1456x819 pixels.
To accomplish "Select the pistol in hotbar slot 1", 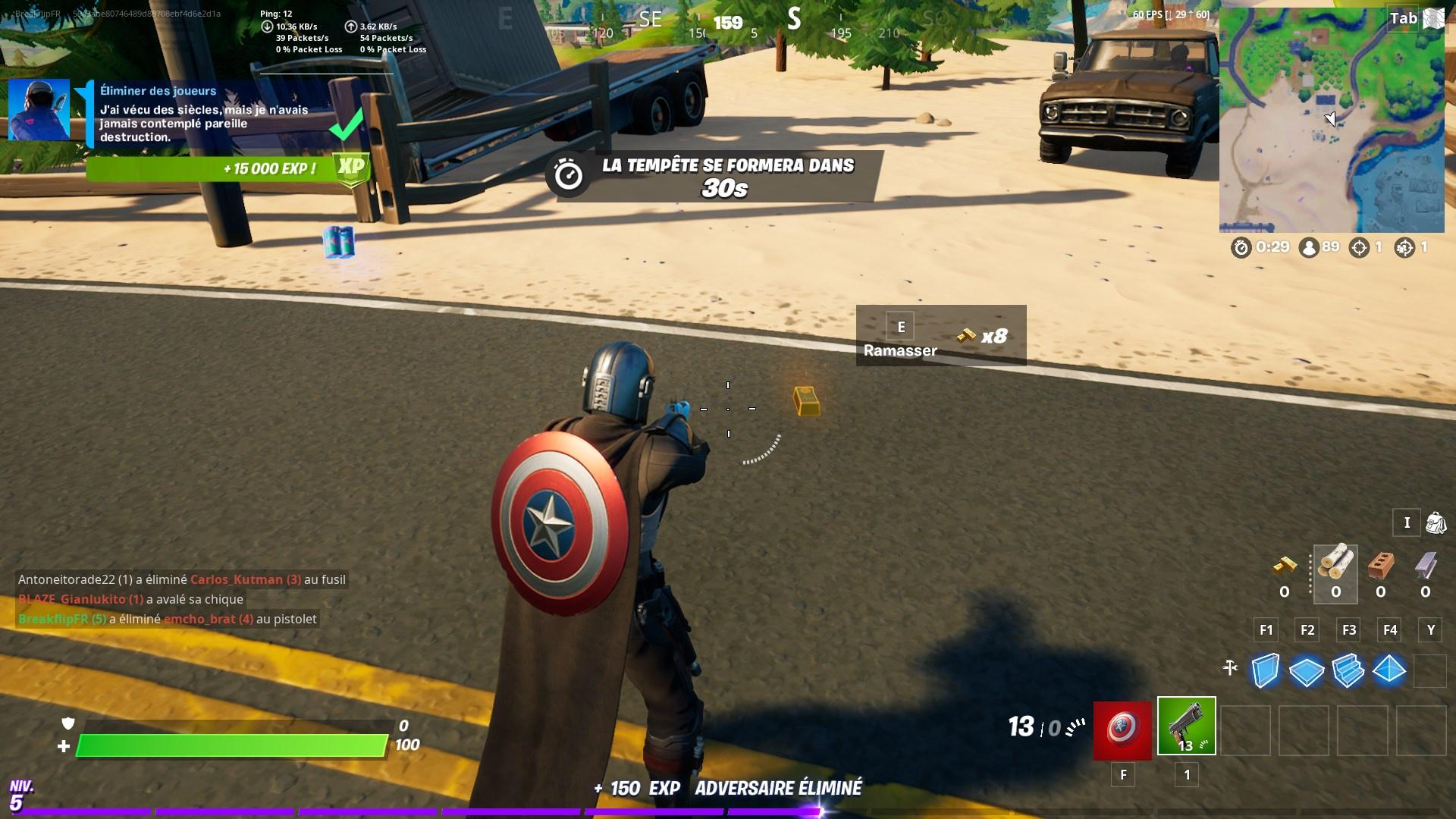I will click(x=1186, y=727).
